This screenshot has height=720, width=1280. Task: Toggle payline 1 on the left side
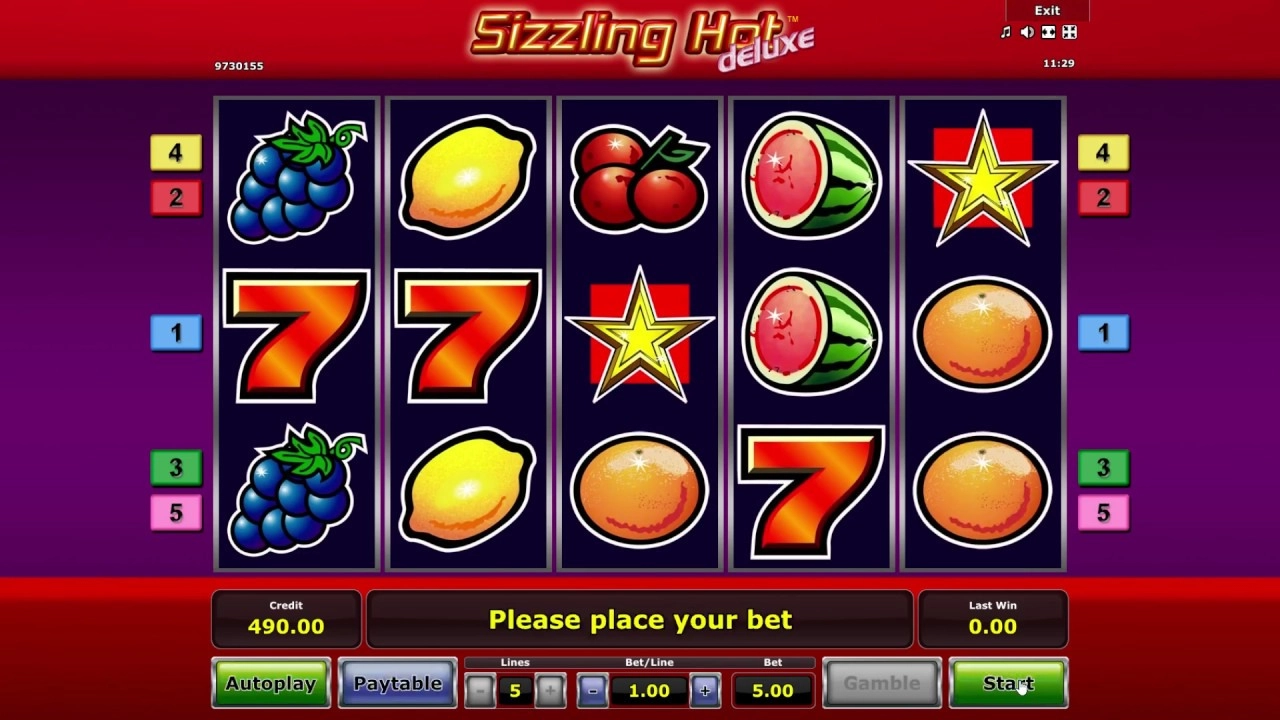tap(176, 333)
